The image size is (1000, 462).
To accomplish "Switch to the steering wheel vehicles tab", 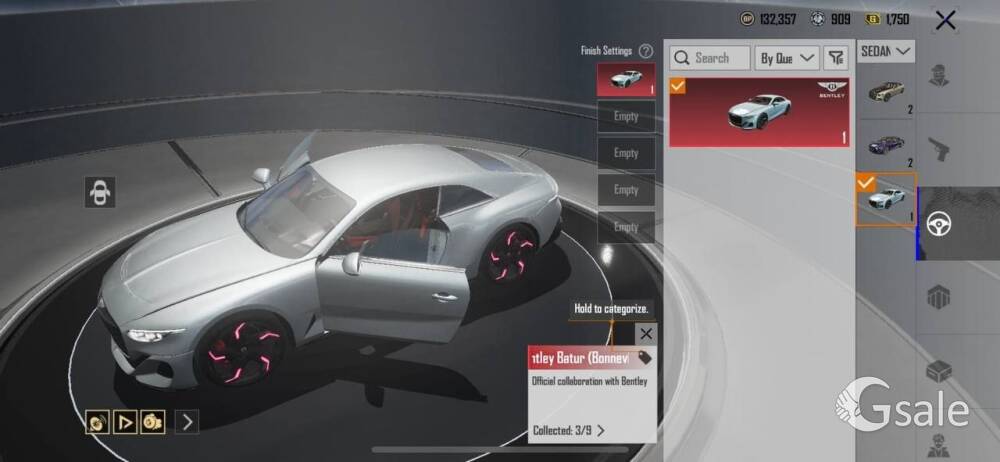I will pyautogui.click(x=938, y=224).
